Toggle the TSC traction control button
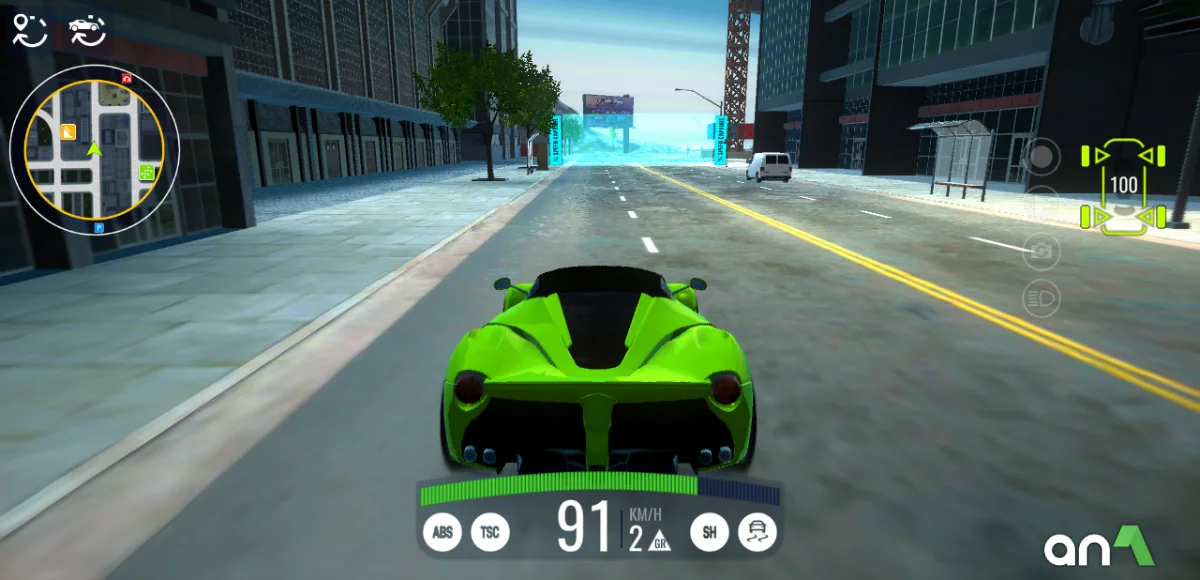 click(490, 533)
